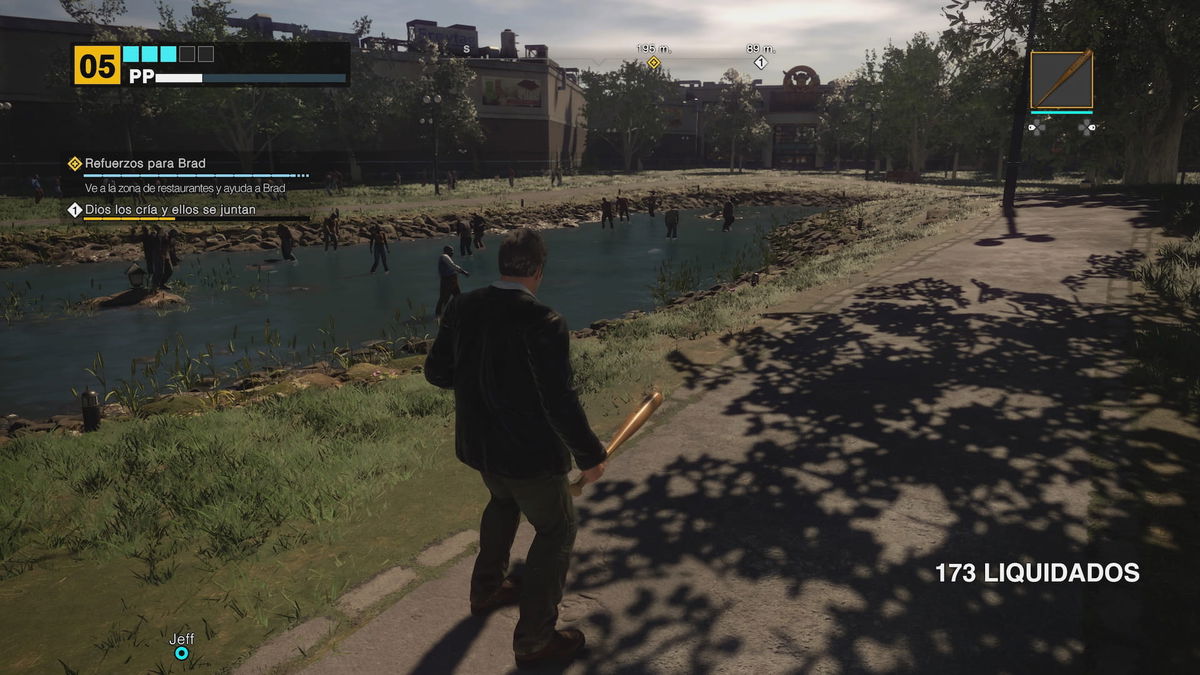Viewport: 1200px width, 675px height.
Task: Click the yellow diamond compass marker
Action: click(654, 62)
